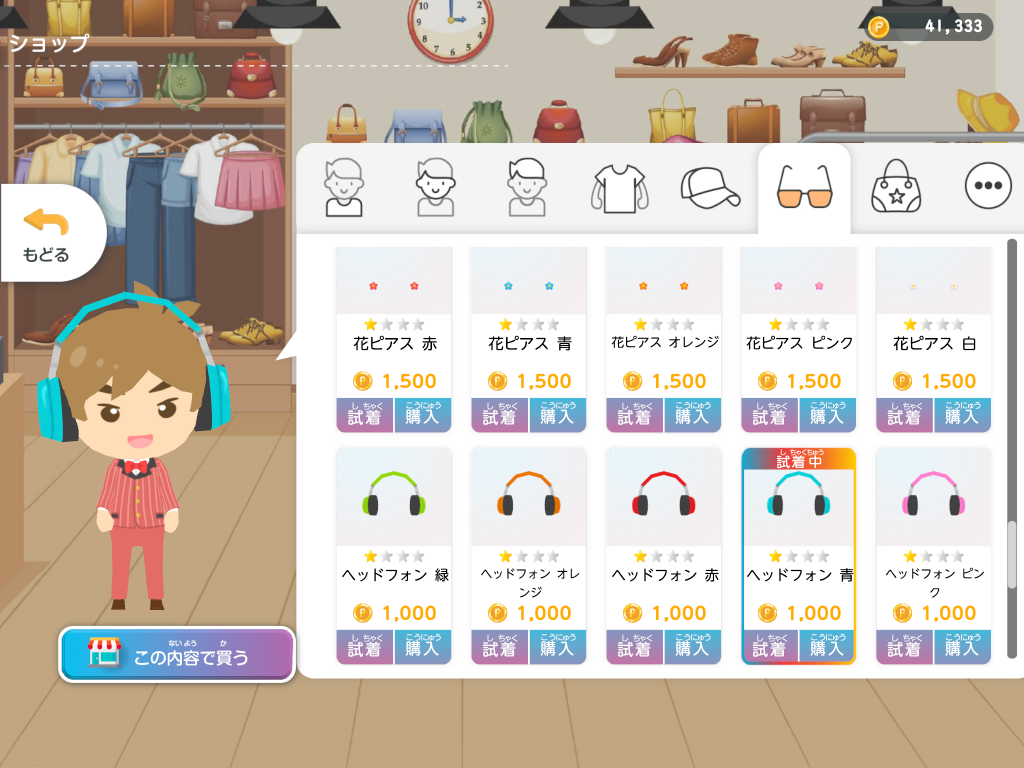1024x768 pixels.
Task: Switch to the t-shirt clothing tab
Action: (x=620, y=186)
